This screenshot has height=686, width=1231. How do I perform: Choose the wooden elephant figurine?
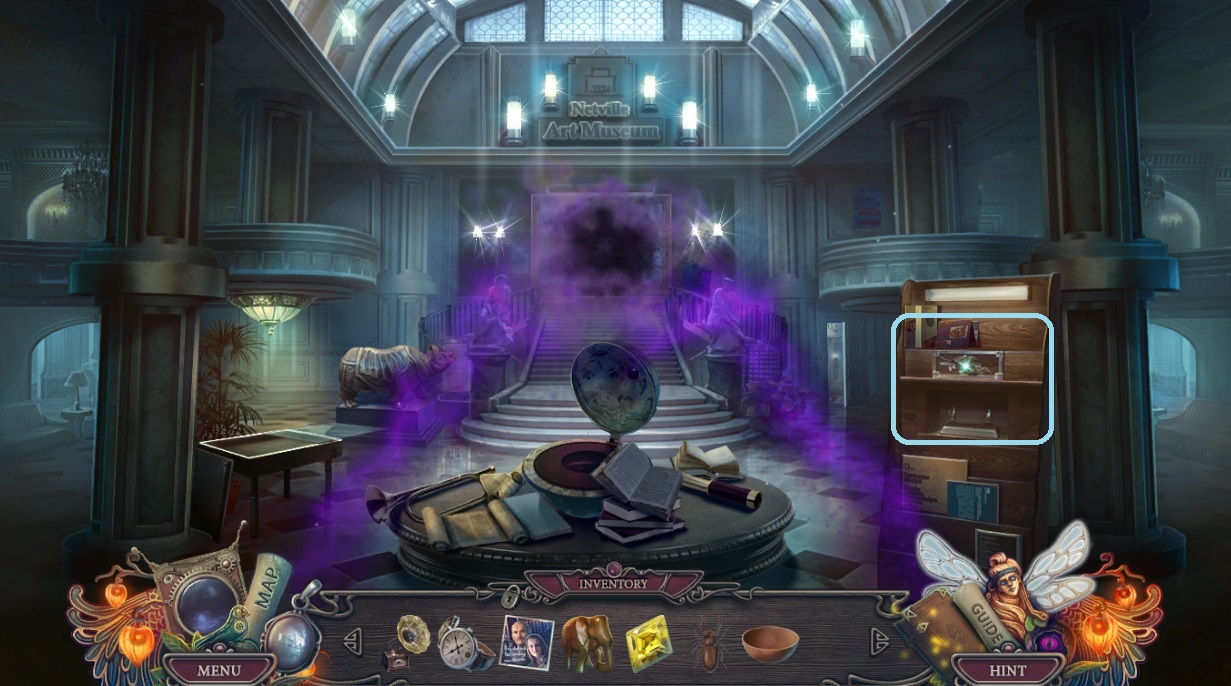pos(587,642)
